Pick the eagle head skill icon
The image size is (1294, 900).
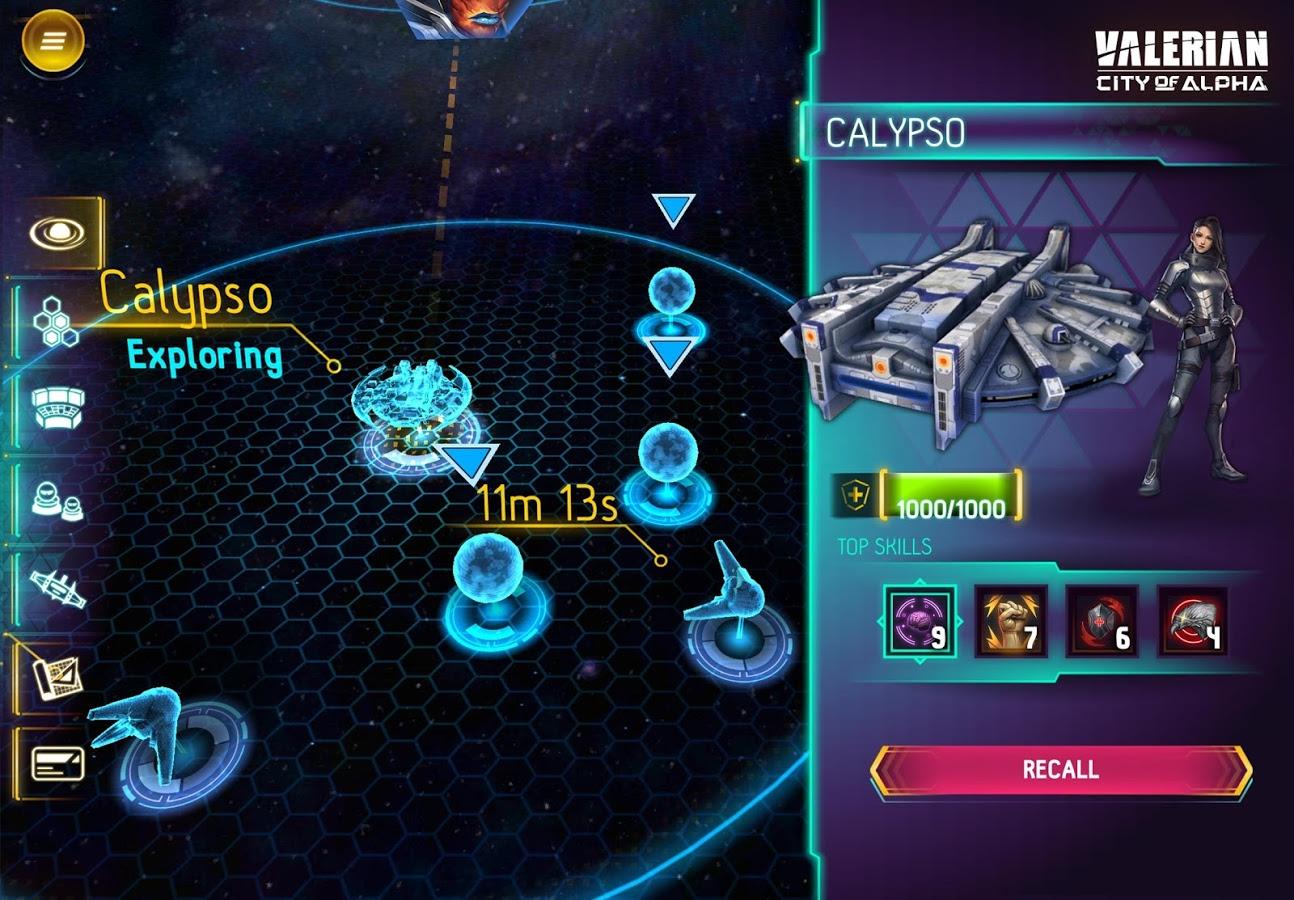coord(1193,622)
